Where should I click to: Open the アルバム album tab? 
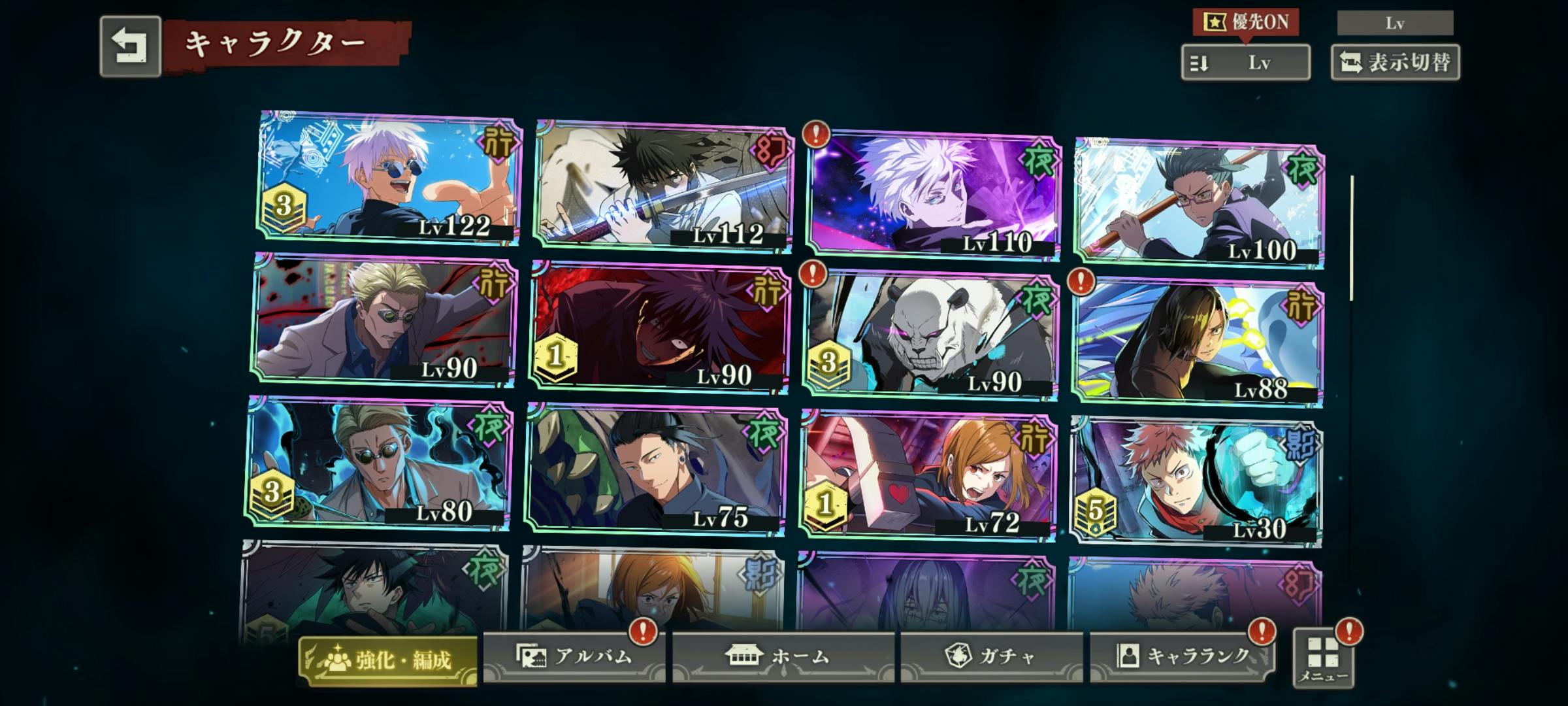(x=574, y=656)
